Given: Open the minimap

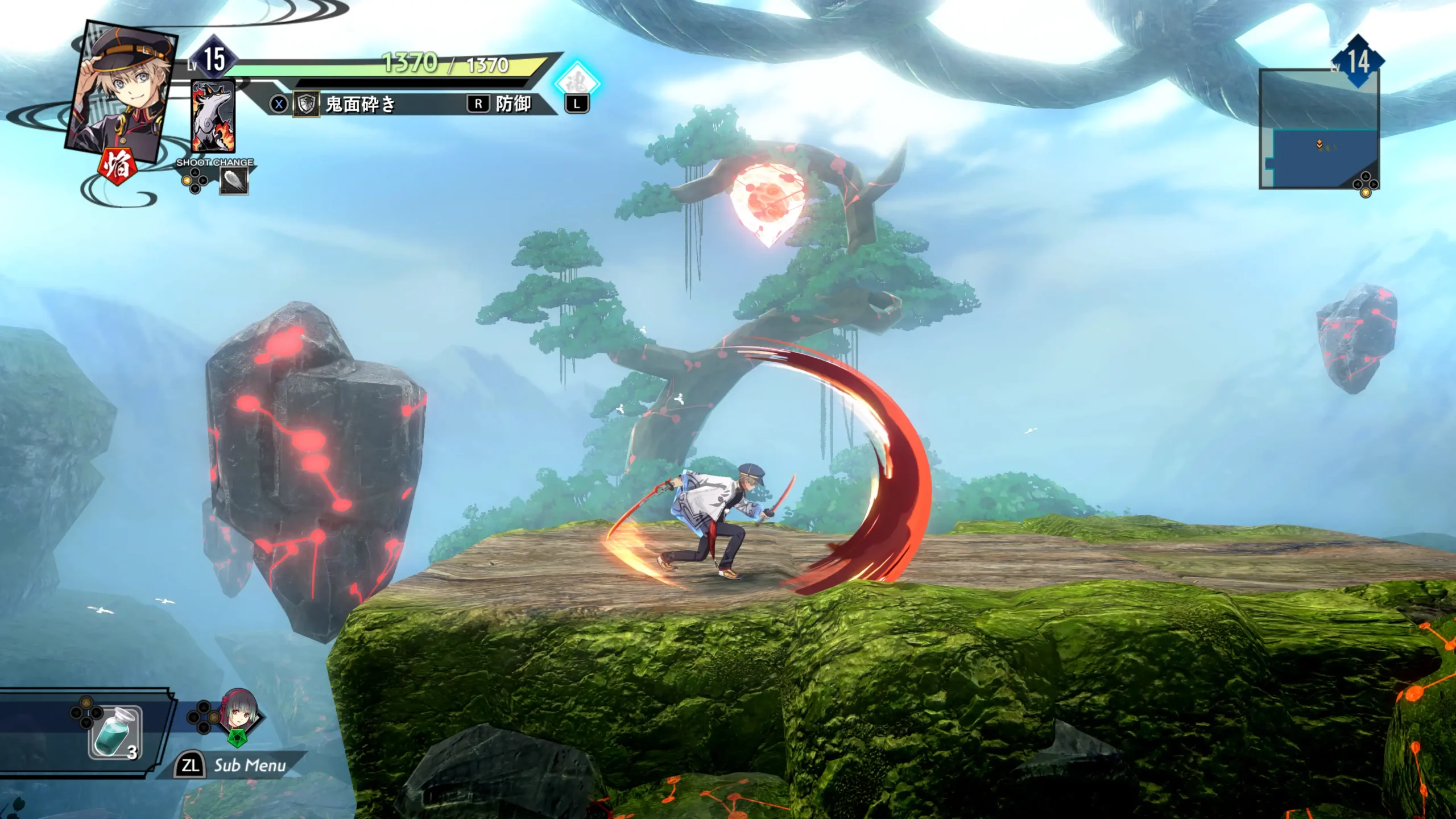Looking at the screenshot, I should coord(1319,130).
